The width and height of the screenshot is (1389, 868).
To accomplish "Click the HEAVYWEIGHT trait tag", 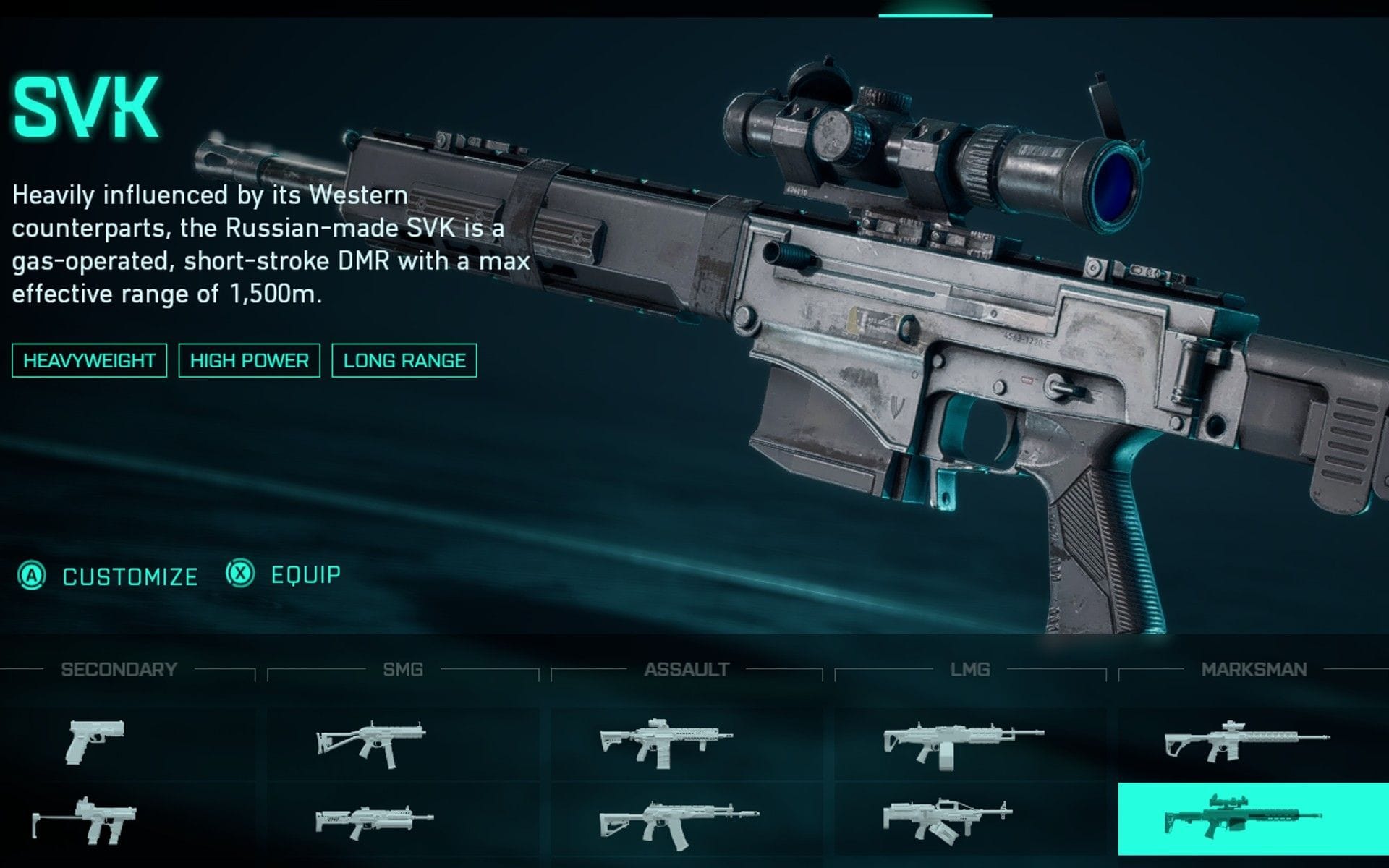I will point(88,359).
